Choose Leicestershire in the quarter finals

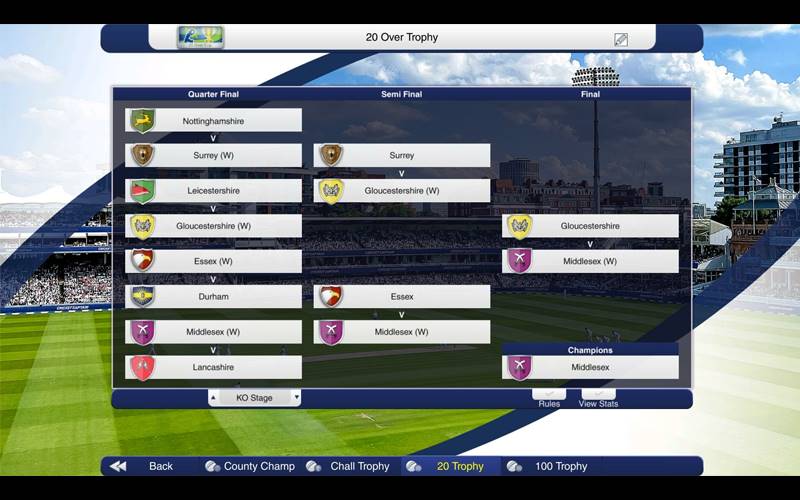[213, 191]
